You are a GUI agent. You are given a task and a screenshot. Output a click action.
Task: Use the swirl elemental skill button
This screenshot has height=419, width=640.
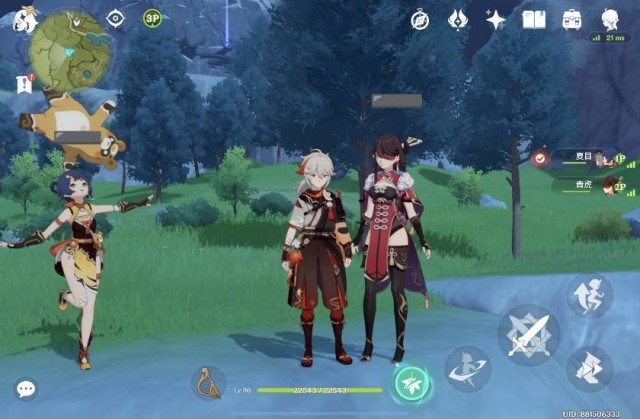pyautogui.click(x=467, y=369)
